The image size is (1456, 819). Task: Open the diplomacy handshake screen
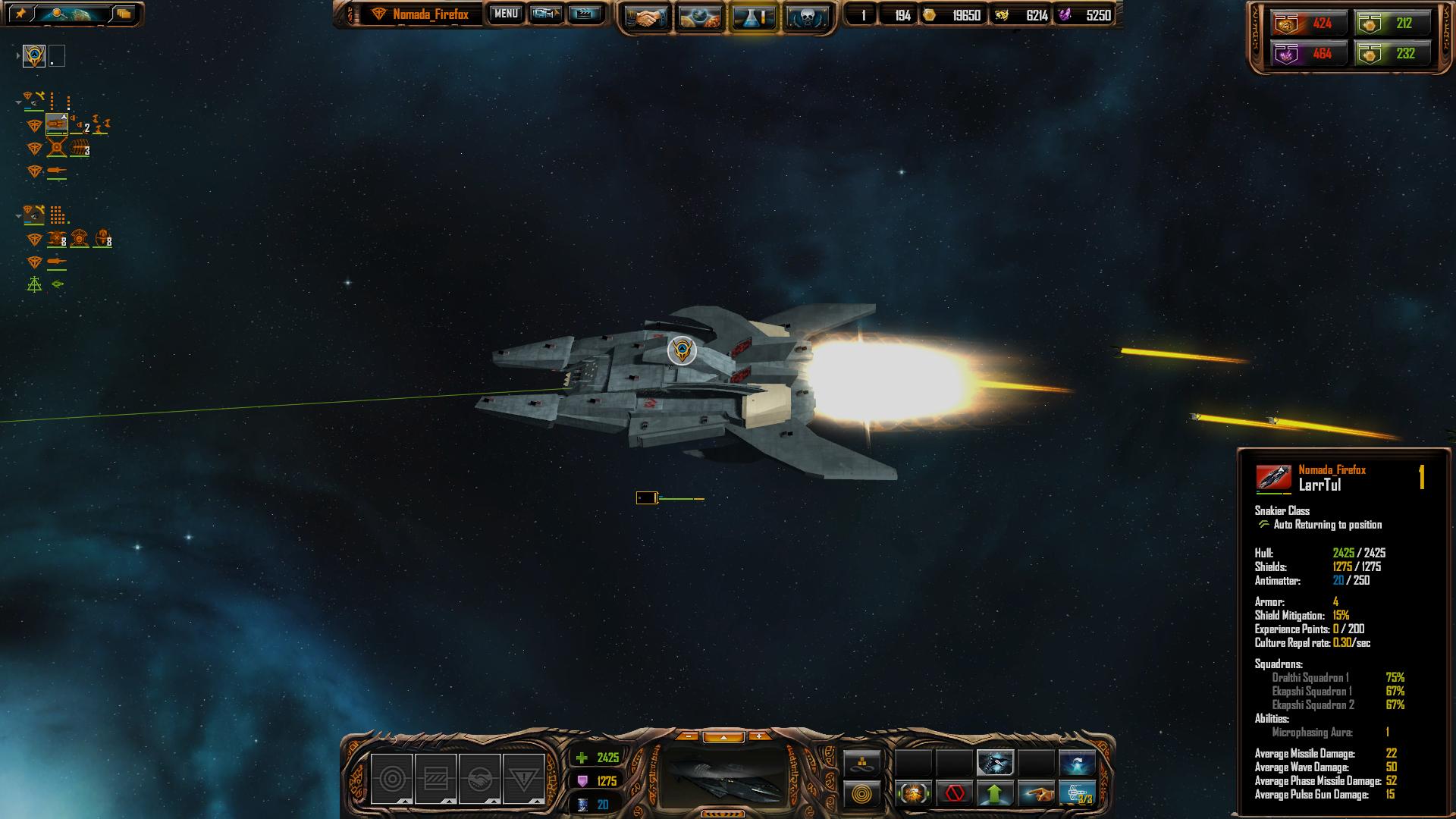(x=645, y=17)
